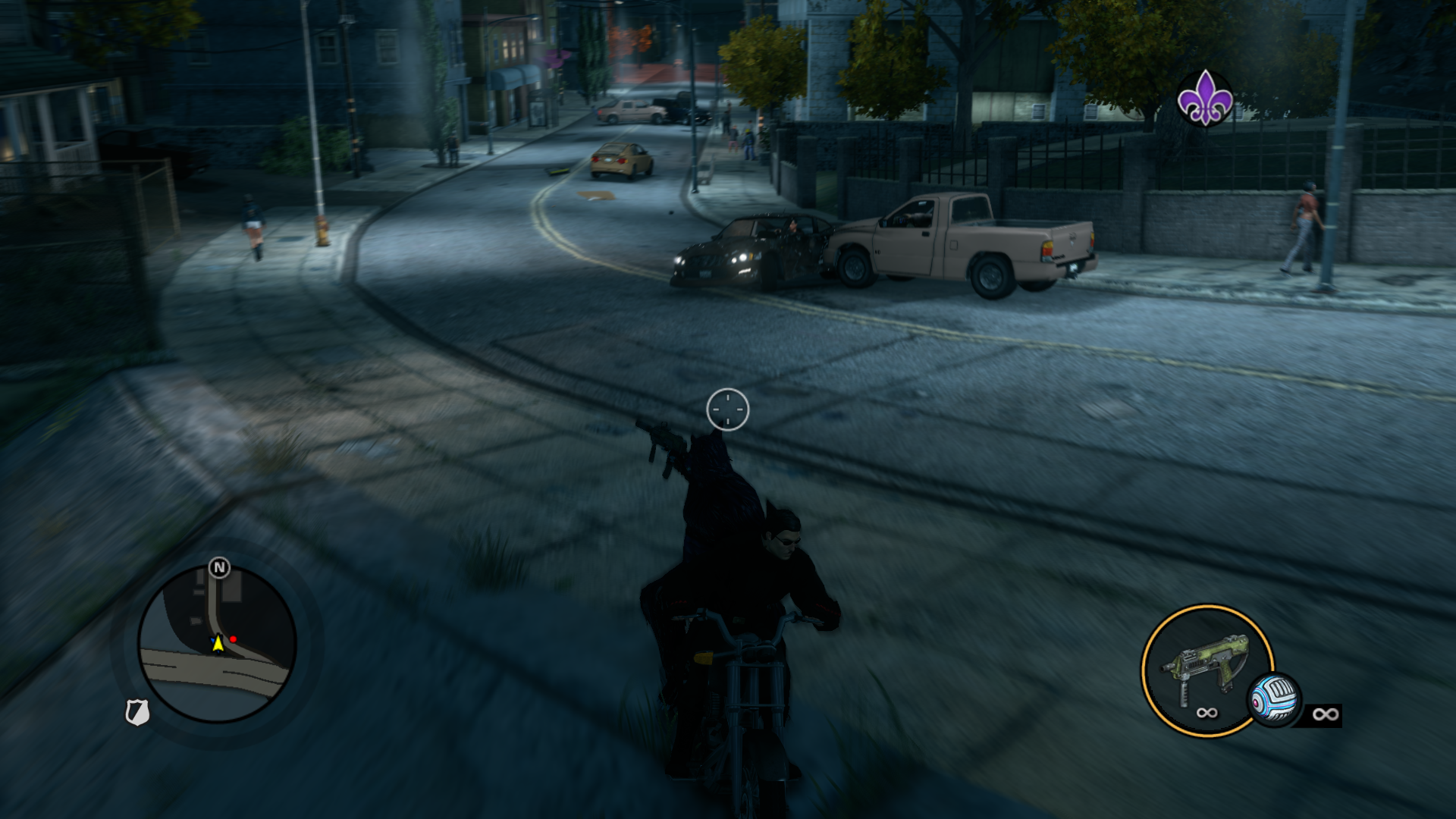Click the circular minimap
The width and height of the screenshot is (1456, 819).
[x=217, y=645]
